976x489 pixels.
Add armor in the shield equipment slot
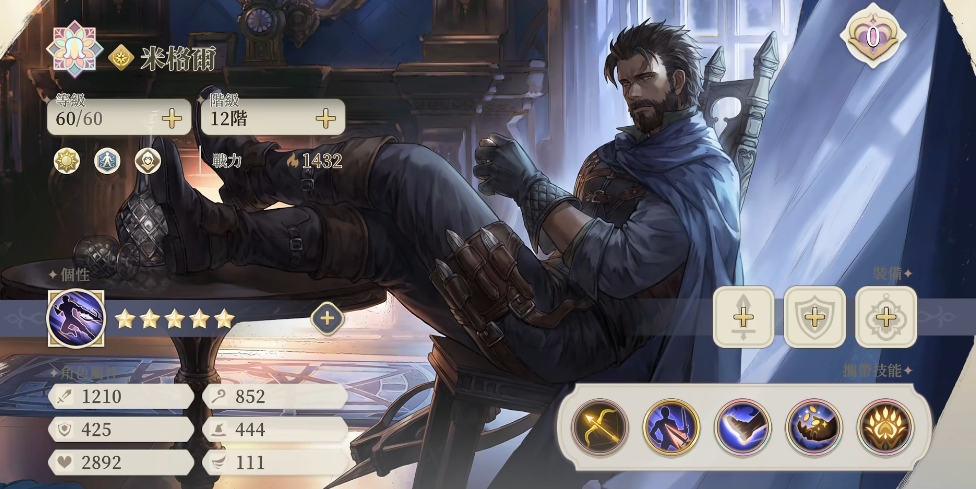click(814, 317)
